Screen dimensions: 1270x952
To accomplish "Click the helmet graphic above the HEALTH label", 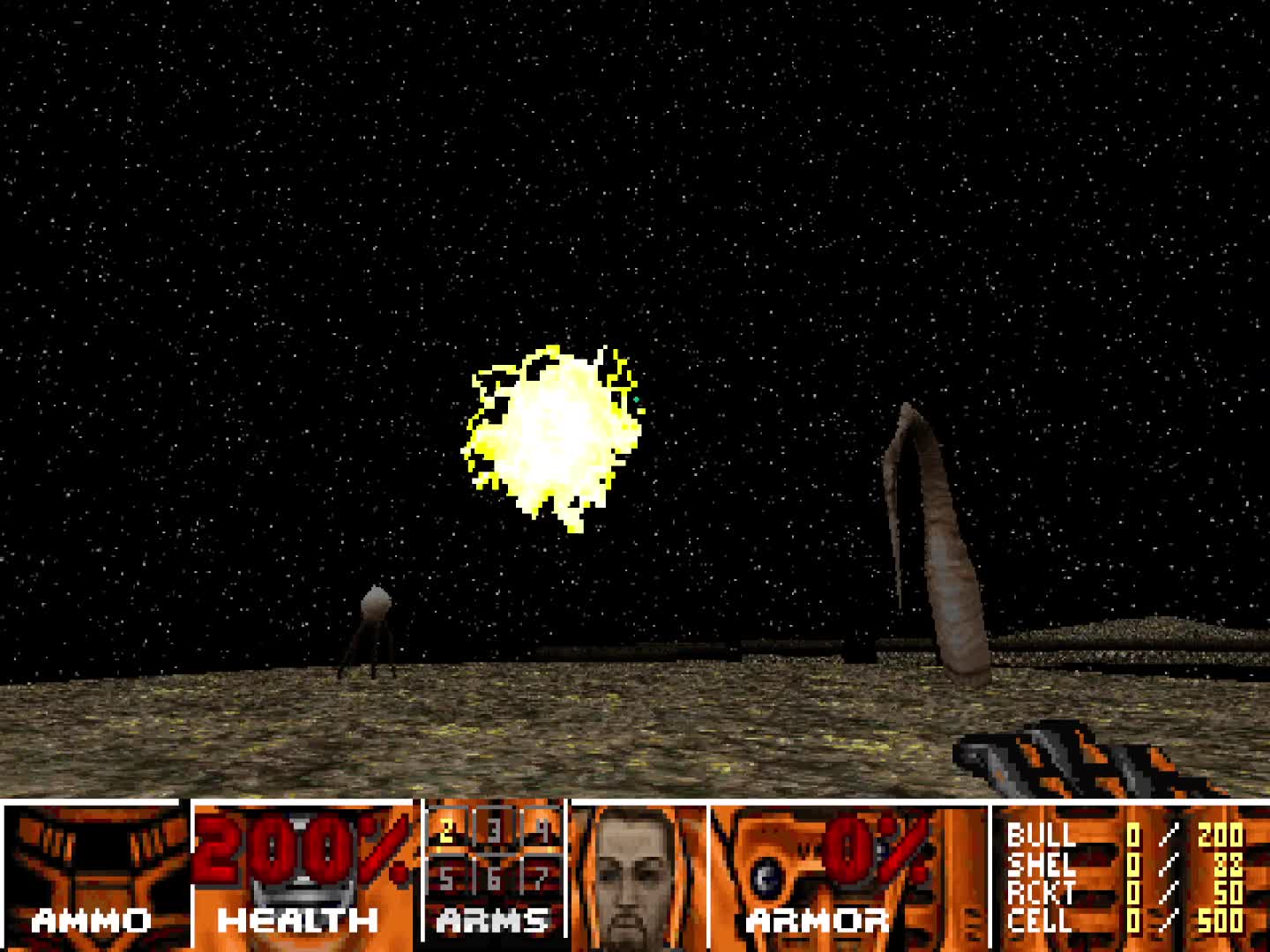I will (300, 890).
